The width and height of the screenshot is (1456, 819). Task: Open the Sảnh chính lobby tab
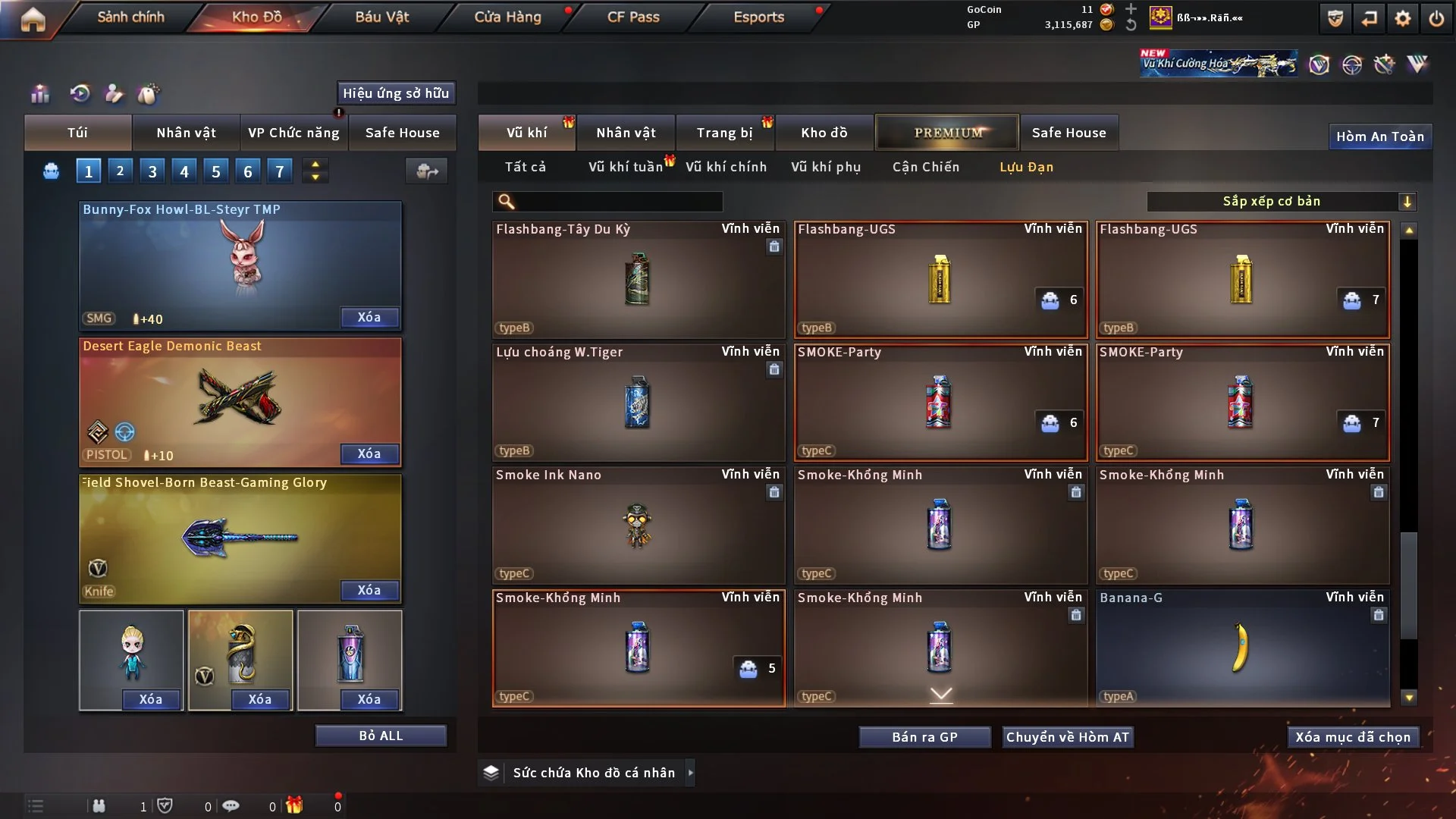pos(130,17)
